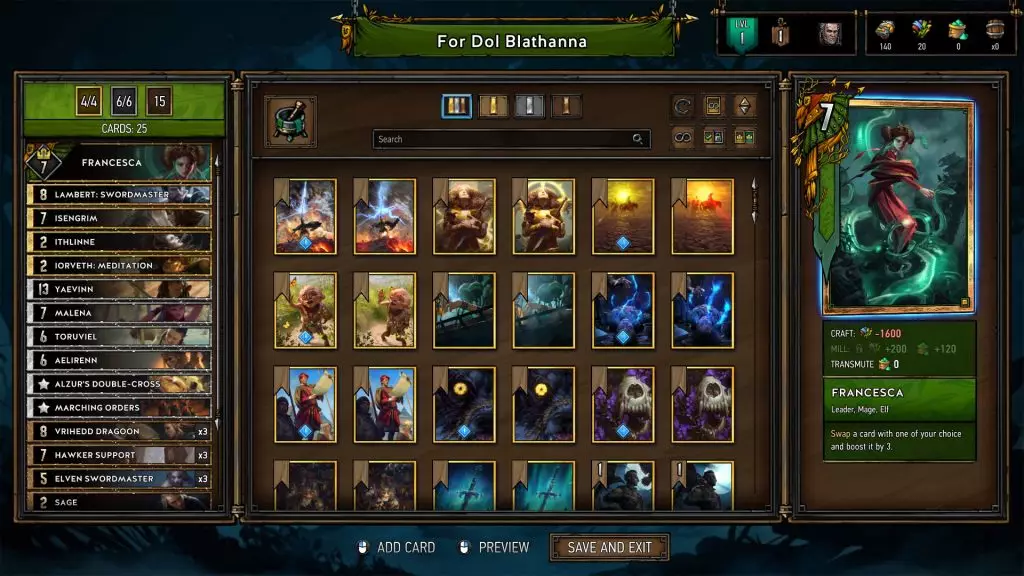Open the mortar and pestle crafting button

(290, 121)
